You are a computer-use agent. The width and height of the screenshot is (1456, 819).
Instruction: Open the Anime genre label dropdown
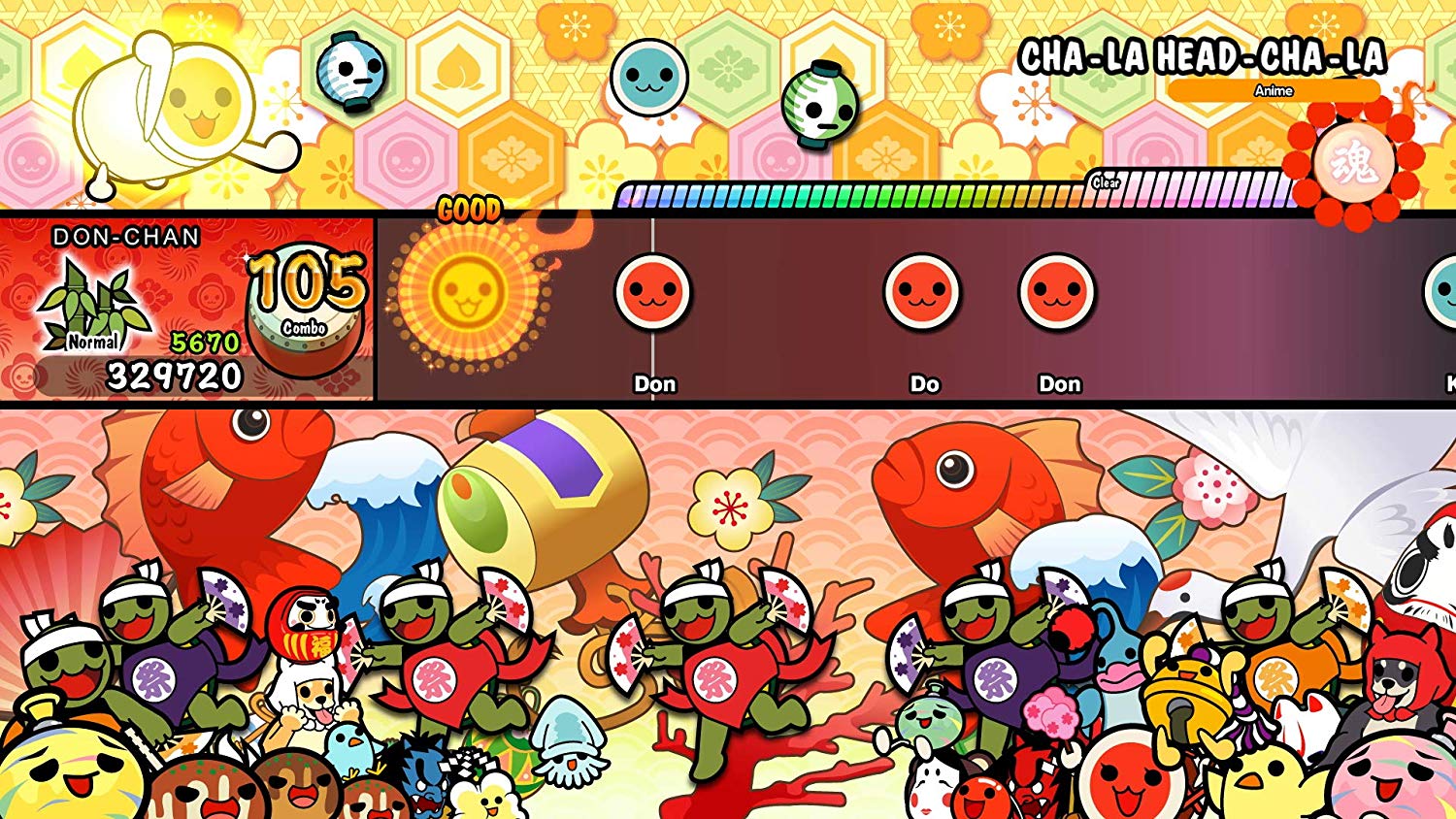pyautogui.click(x=1274, y=89)
